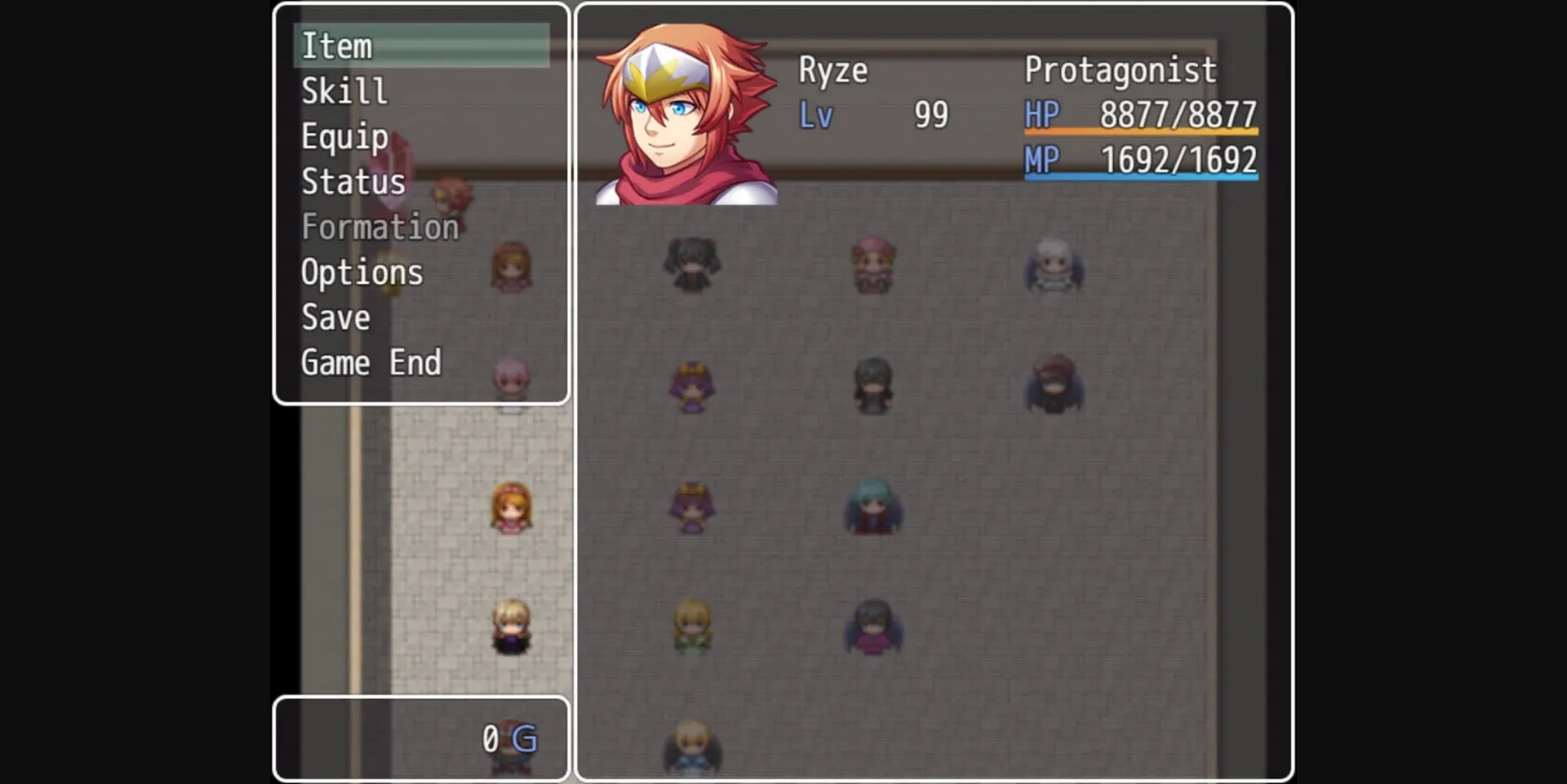
Task: Open the Options menu entry
Action: pyautogui.click(x=362, y=272)
